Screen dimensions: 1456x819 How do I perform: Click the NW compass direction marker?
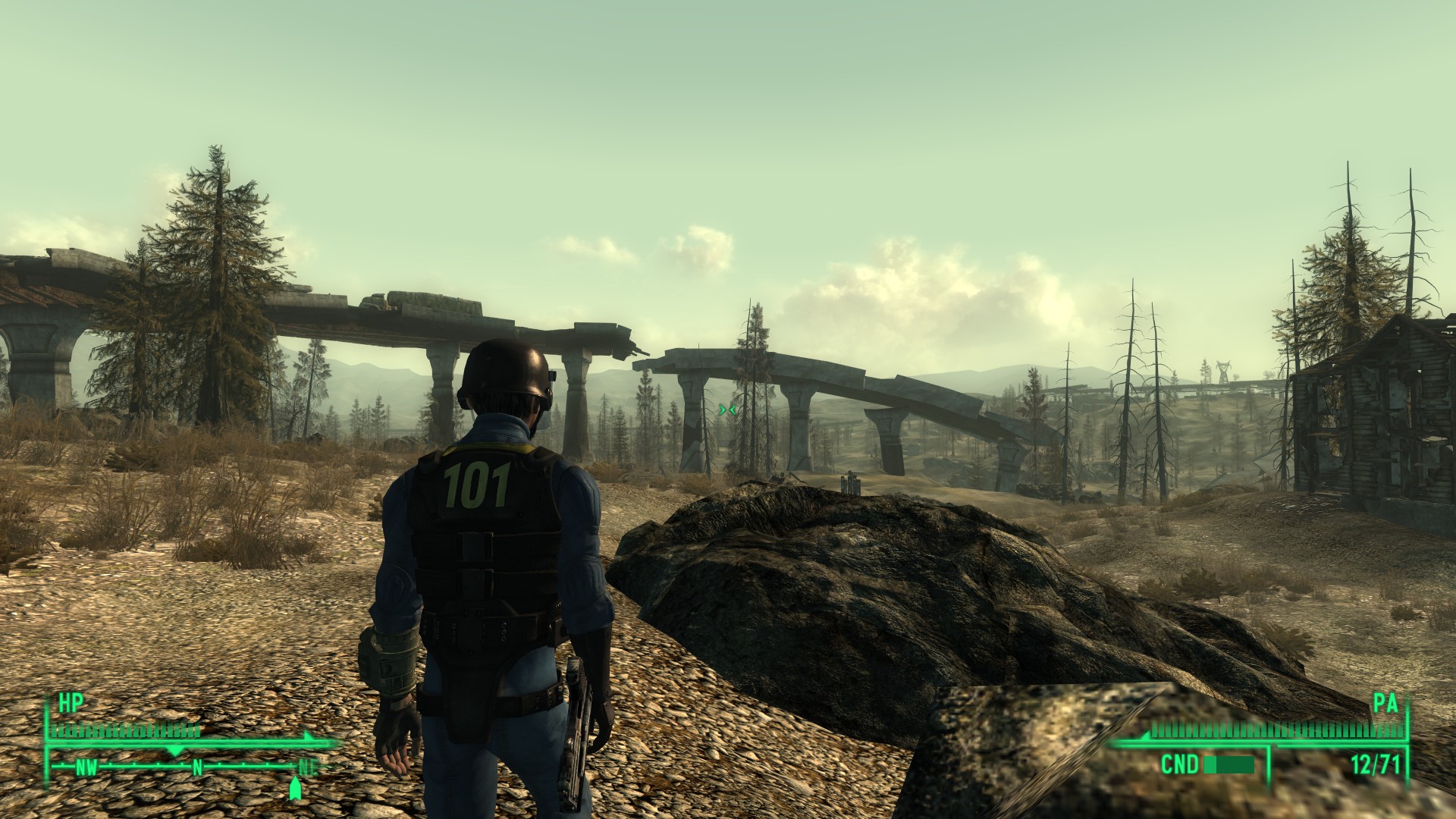click(x=85, y=767)
